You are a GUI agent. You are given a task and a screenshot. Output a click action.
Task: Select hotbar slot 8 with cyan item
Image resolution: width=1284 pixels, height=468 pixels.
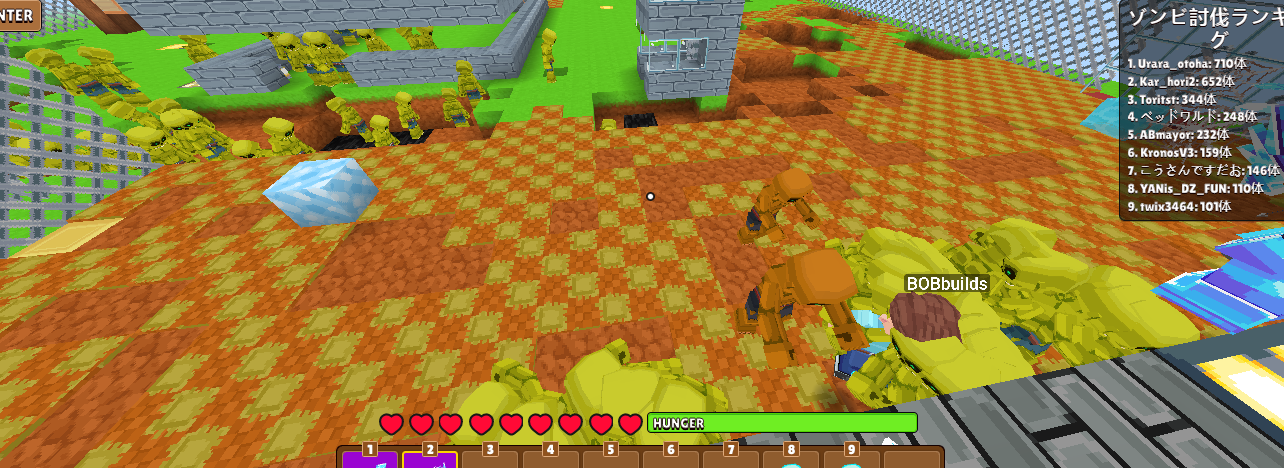point(791,459)
